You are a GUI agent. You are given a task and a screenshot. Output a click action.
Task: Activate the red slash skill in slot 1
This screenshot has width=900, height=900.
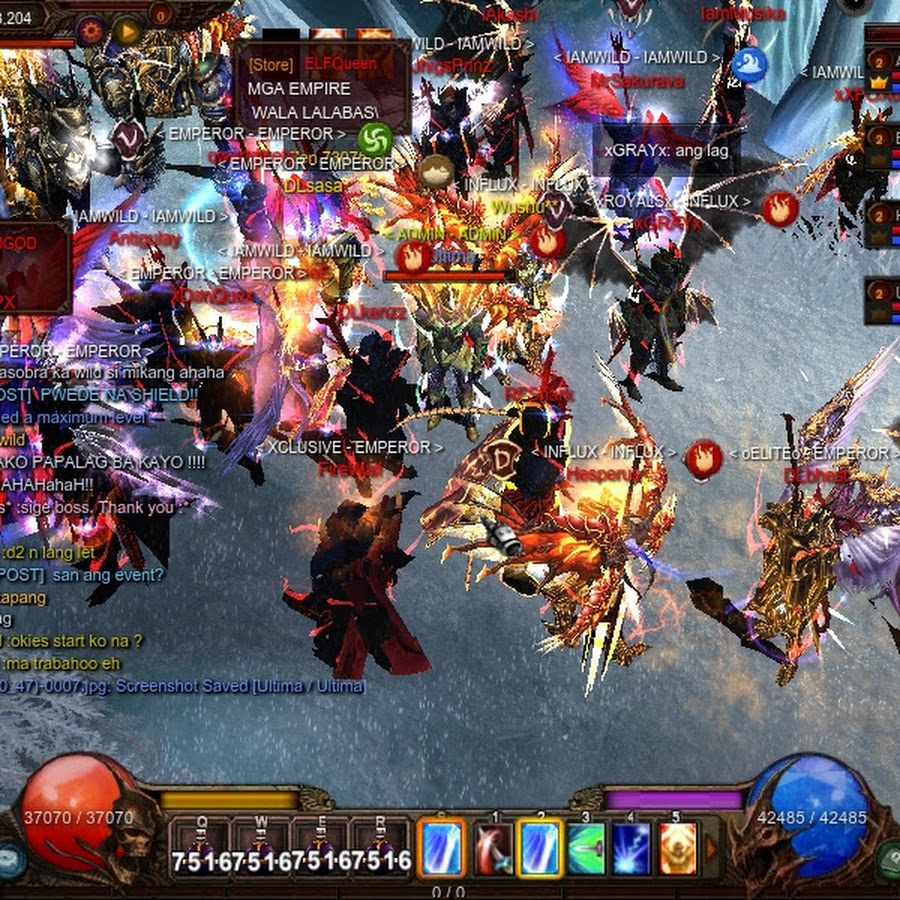[494, 849]
